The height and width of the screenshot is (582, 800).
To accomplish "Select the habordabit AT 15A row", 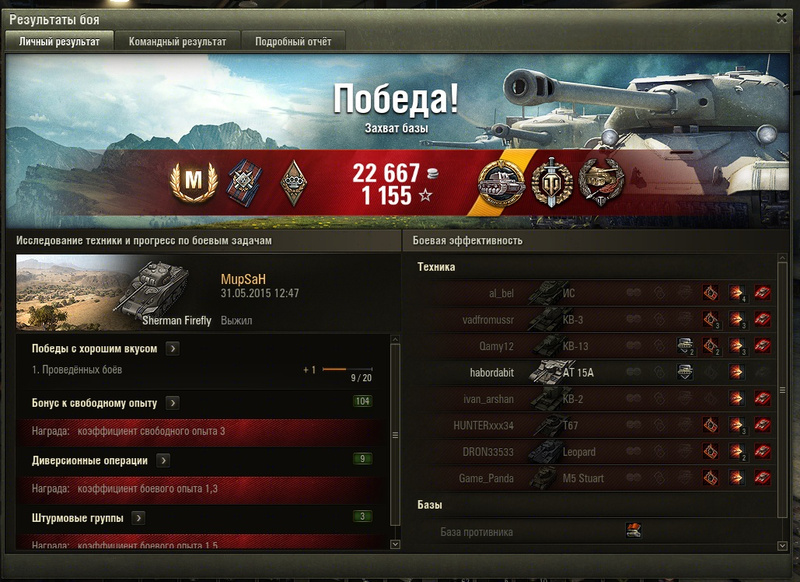I will pos(590,372).
